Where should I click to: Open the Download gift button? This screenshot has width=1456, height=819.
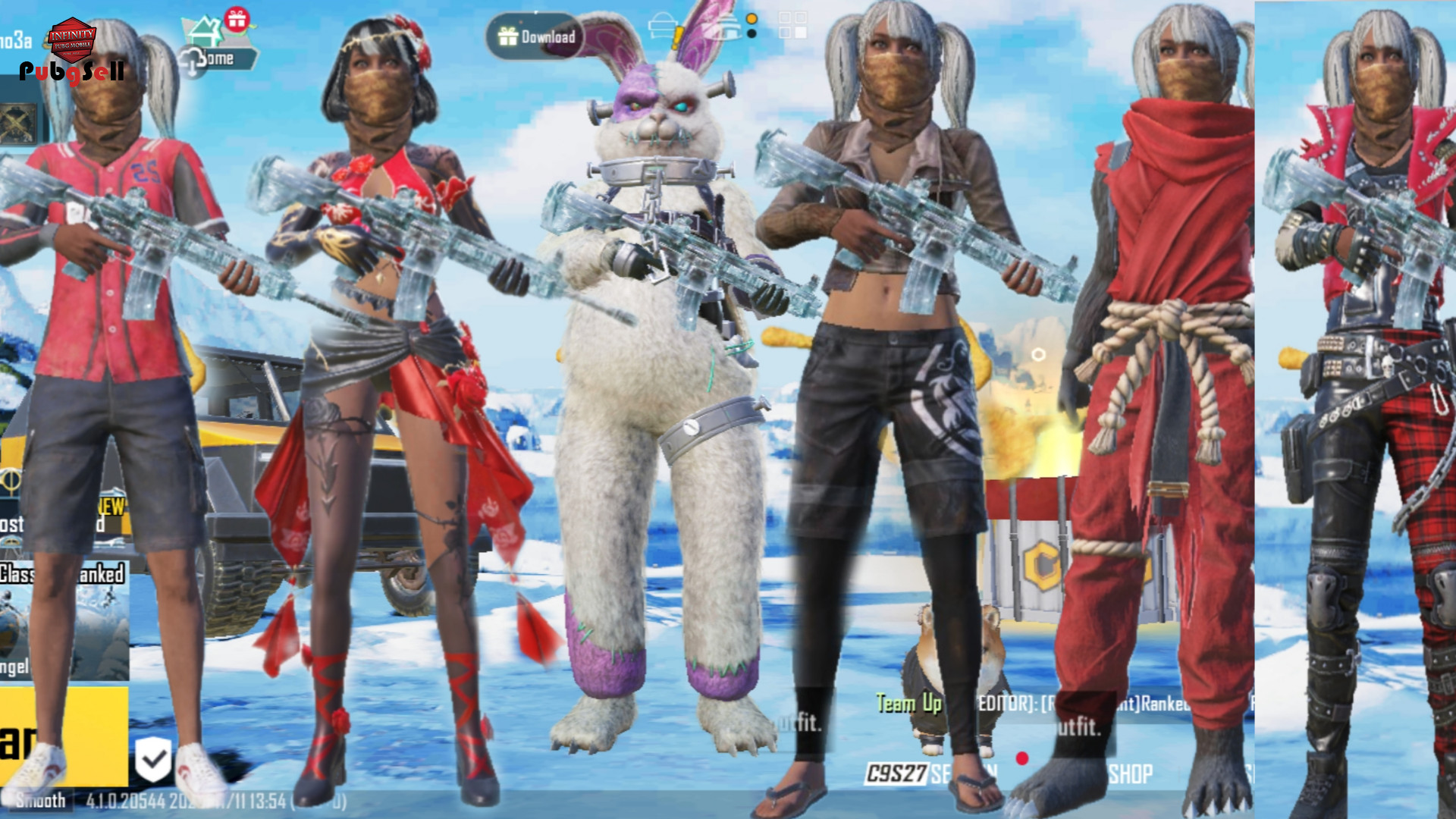(535, 36)
